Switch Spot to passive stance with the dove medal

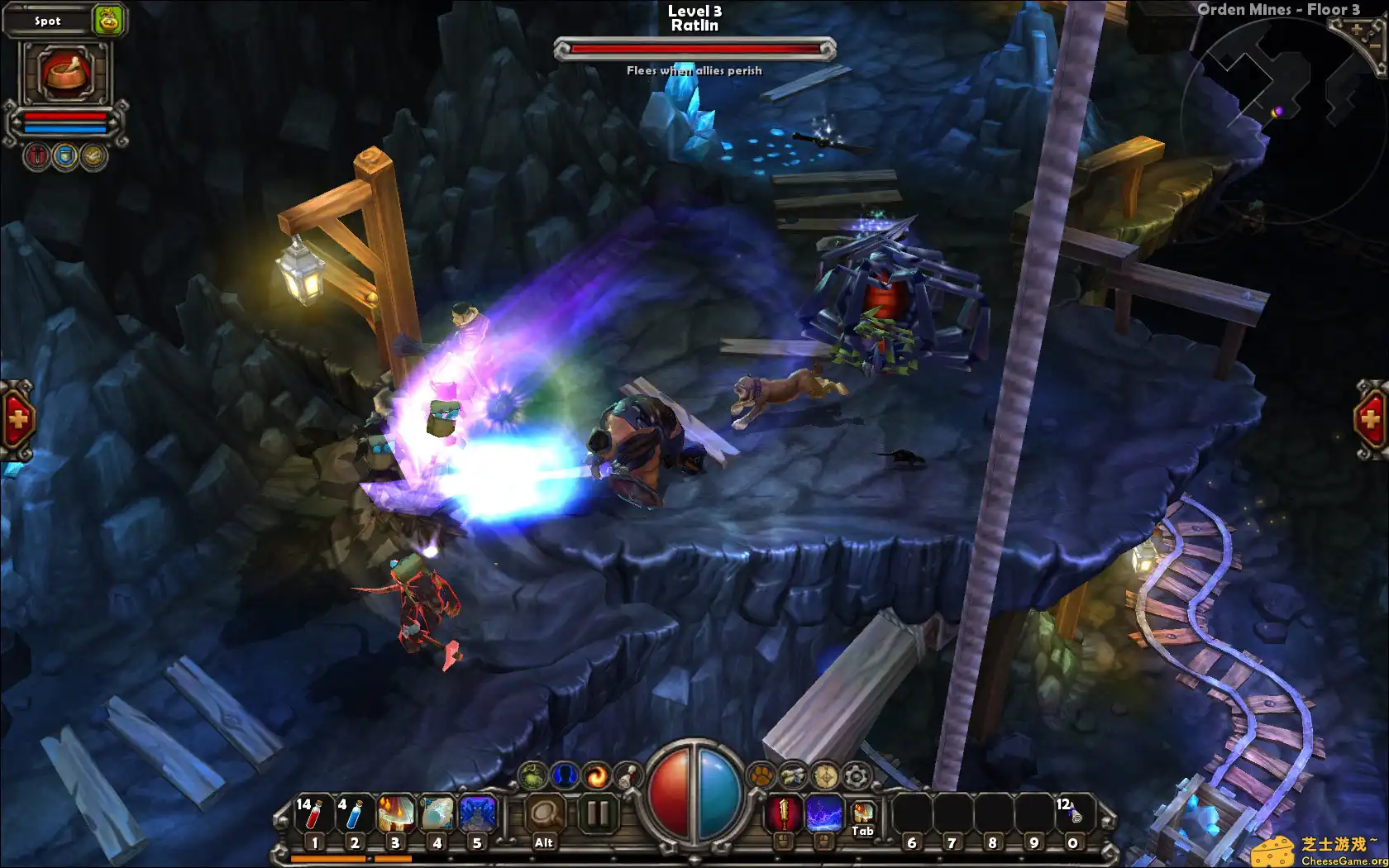point(91,155)
